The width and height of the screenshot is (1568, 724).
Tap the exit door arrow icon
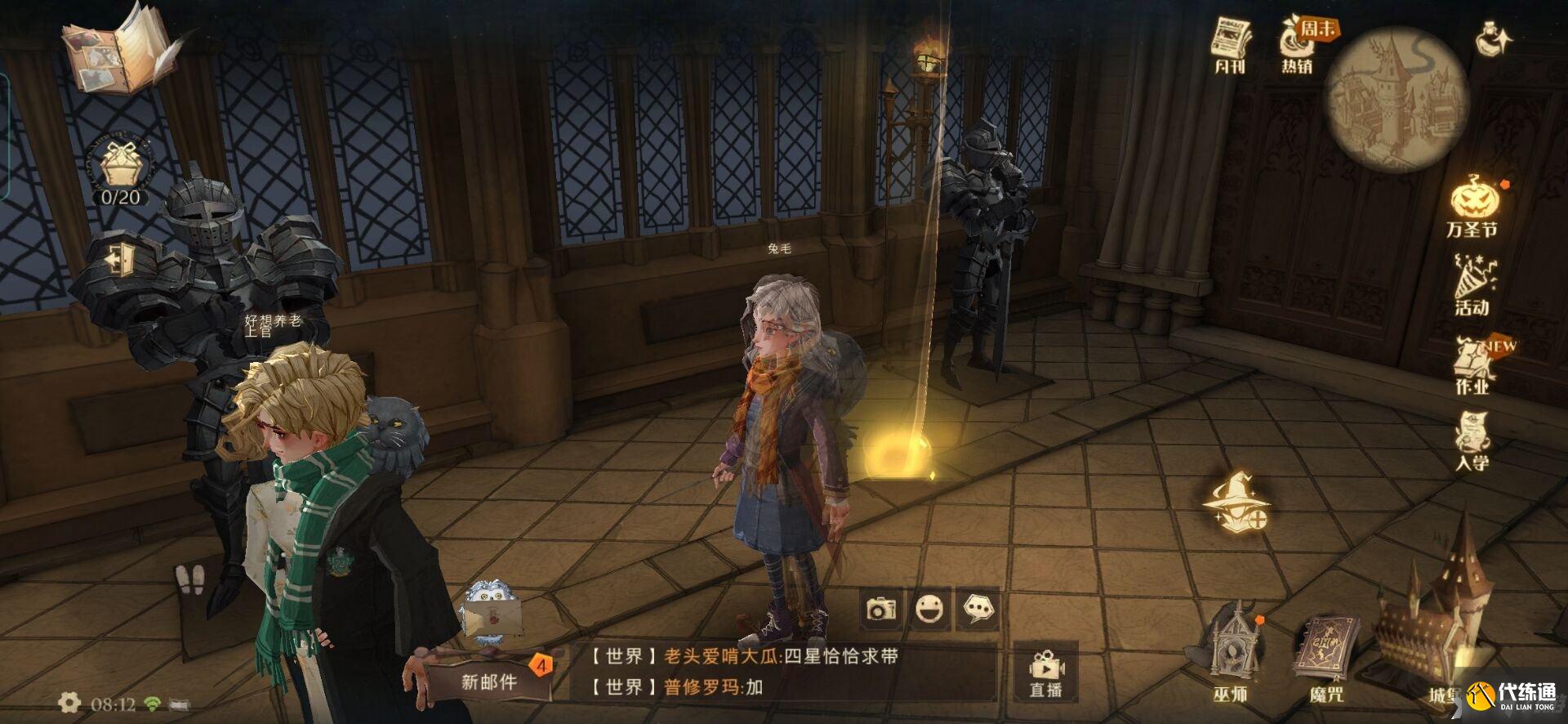(x=119, y=260)
